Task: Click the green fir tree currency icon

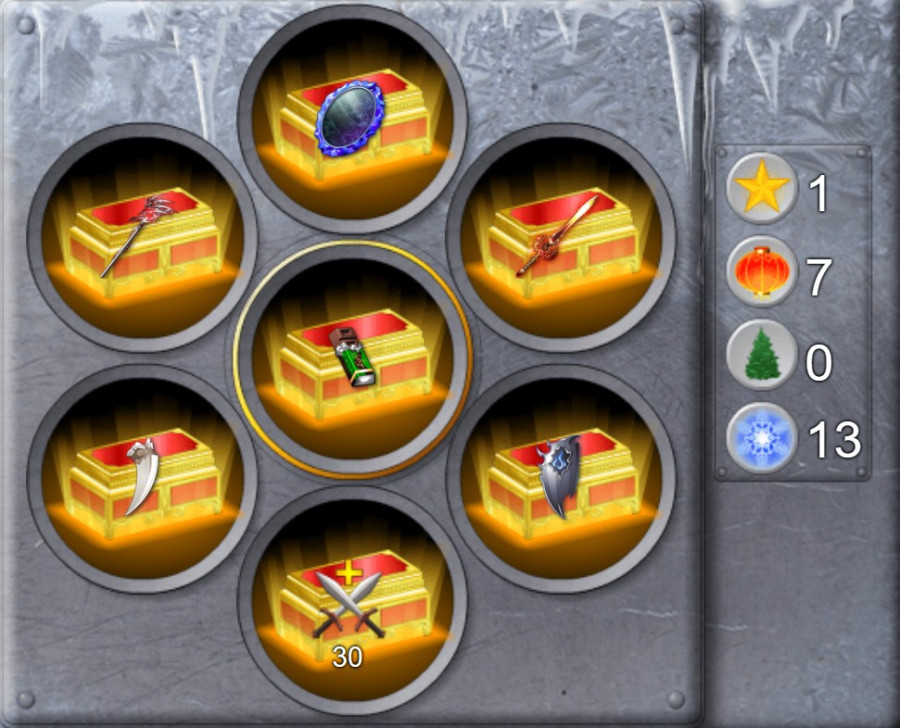Action: click(x=762, y=355)
